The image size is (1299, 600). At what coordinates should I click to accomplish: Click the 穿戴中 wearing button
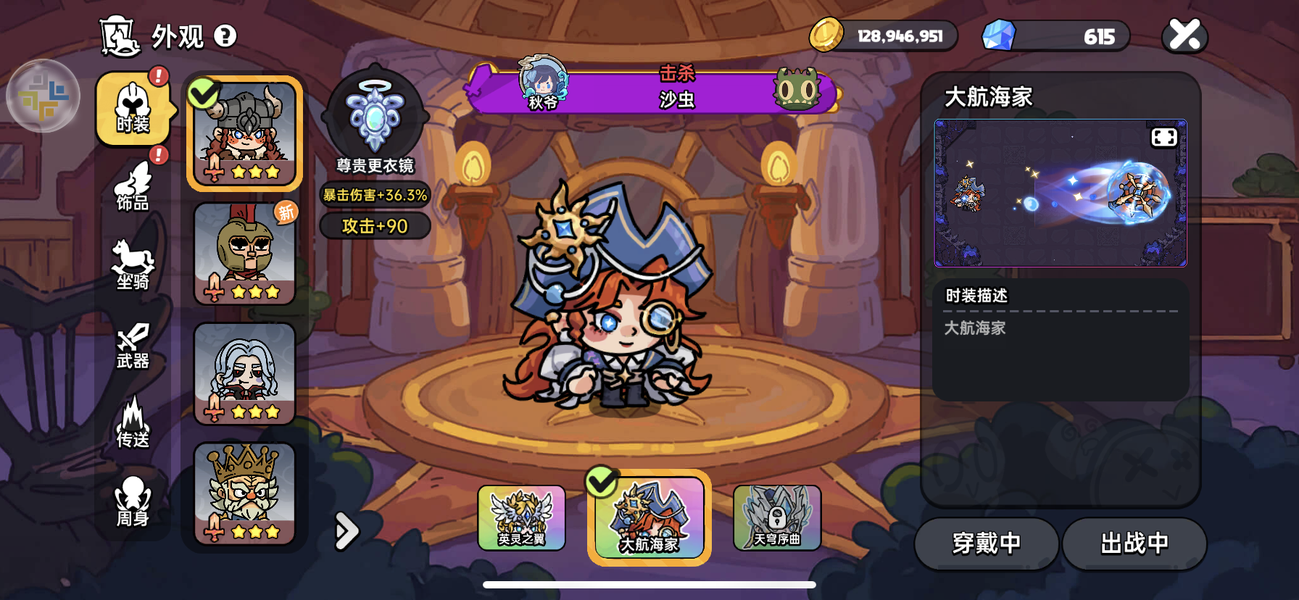pos(986,543)
